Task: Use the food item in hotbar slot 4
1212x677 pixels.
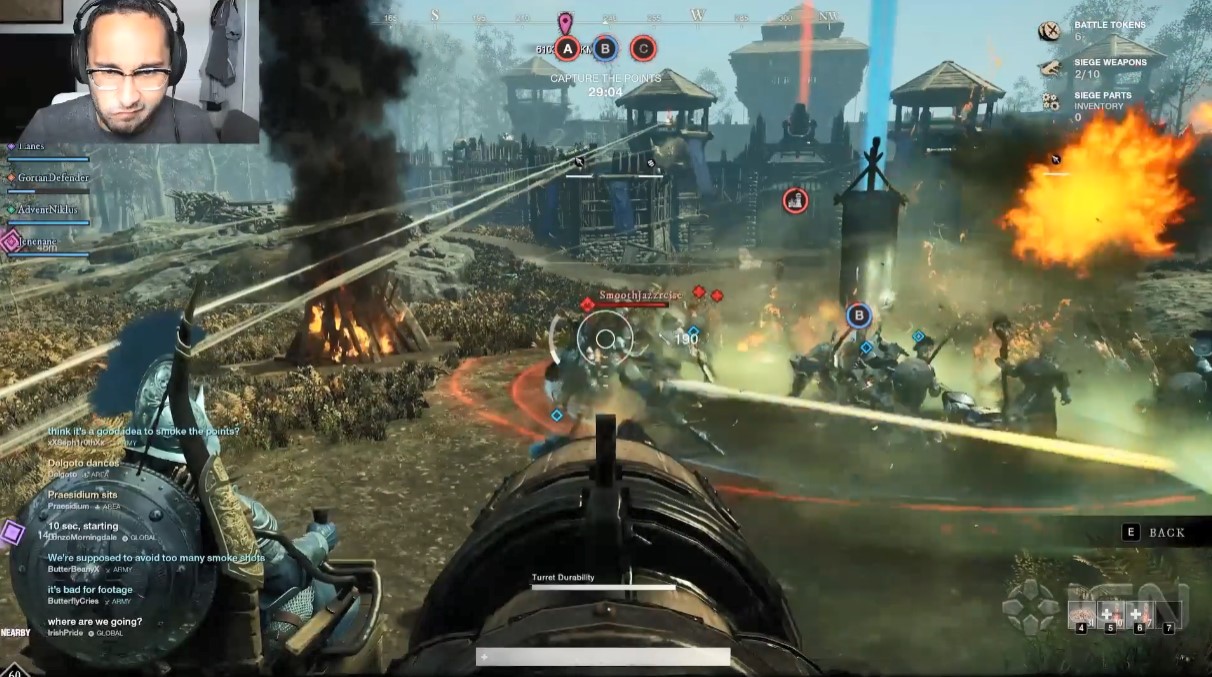Action: coord(1081,614)
